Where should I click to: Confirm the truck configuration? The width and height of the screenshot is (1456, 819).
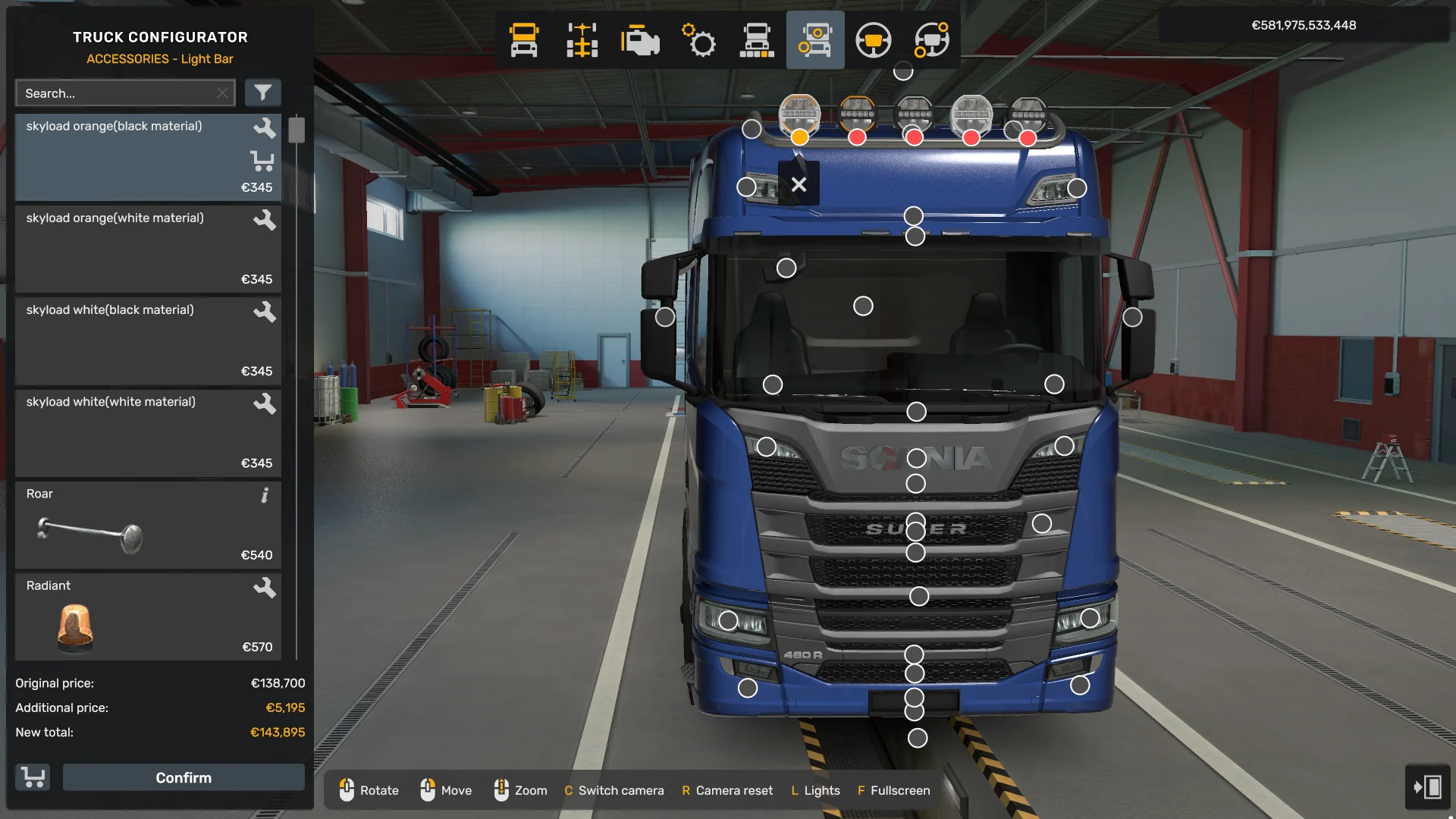[184, 777]
